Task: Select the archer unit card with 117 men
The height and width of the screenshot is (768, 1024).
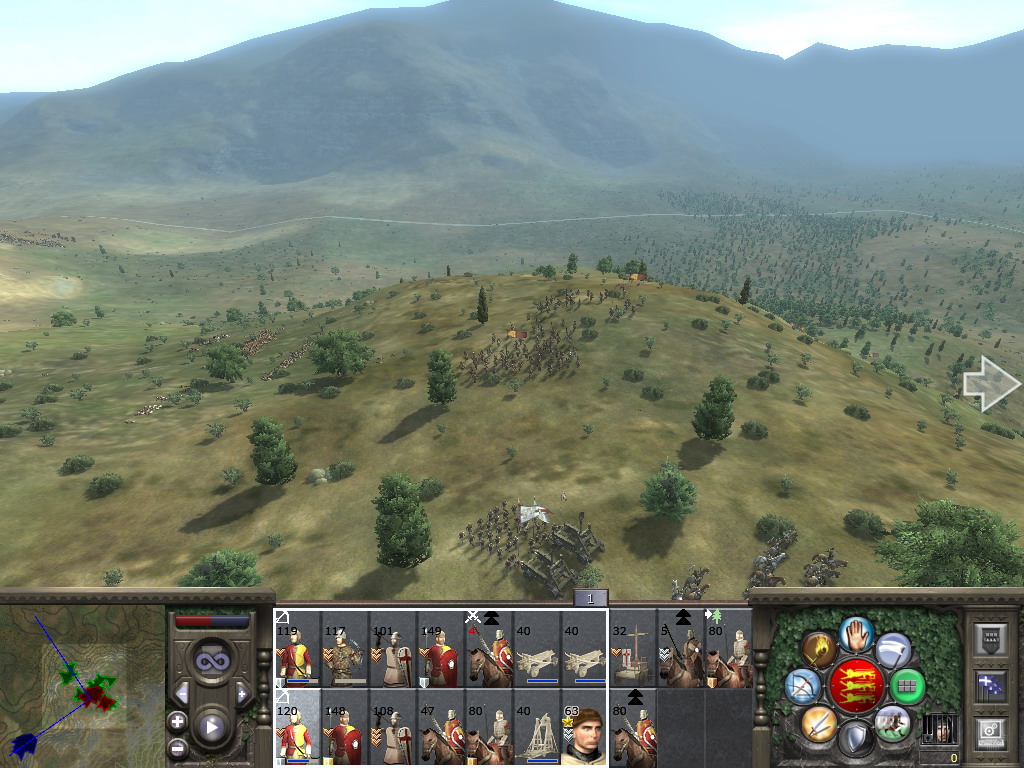Action: (344, 648)
